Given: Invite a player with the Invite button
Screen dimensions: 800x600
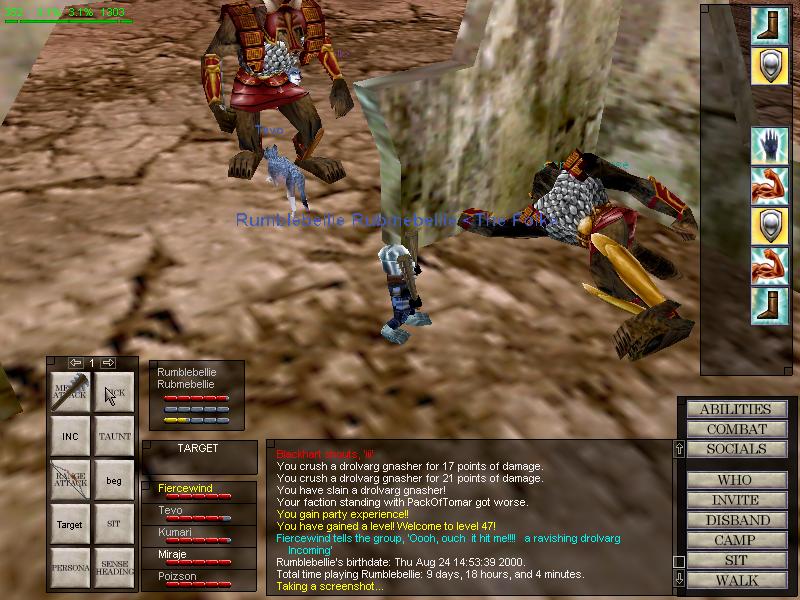Looking at the screenshot, I should tap(735, 500).
